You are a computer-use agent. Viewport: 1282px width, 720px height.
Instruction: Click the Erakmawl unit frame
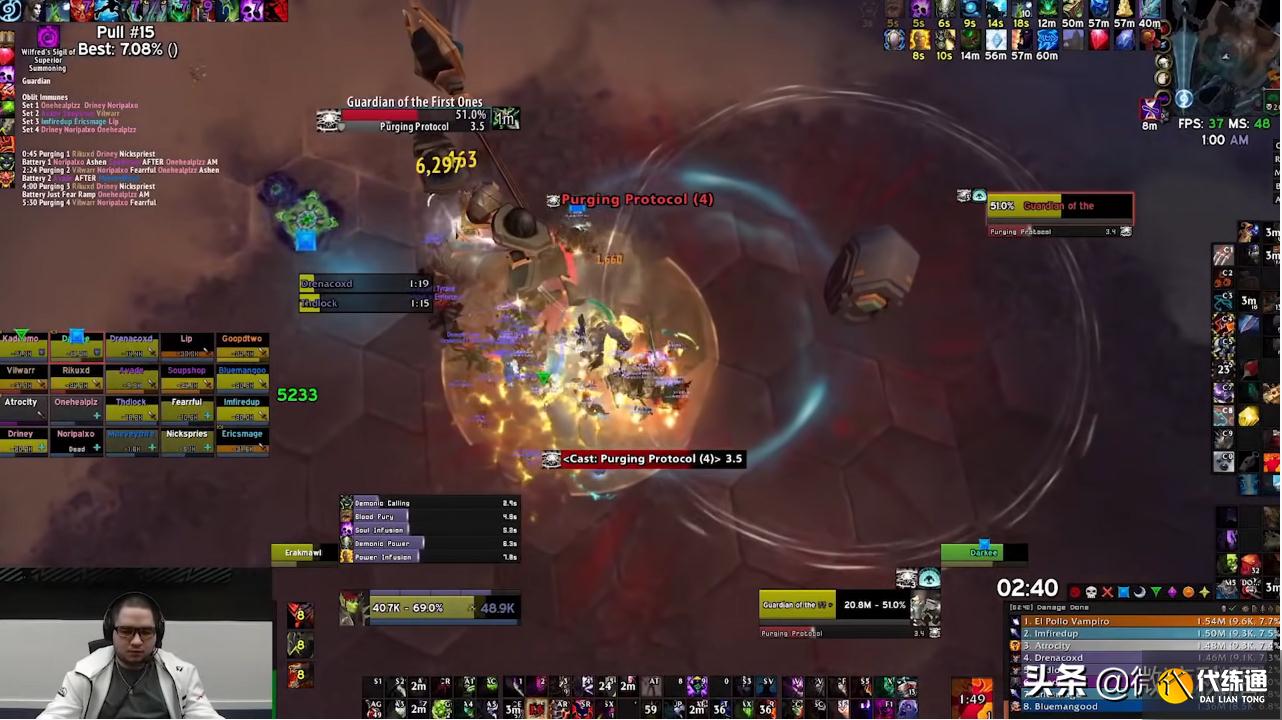pos(303,553)
